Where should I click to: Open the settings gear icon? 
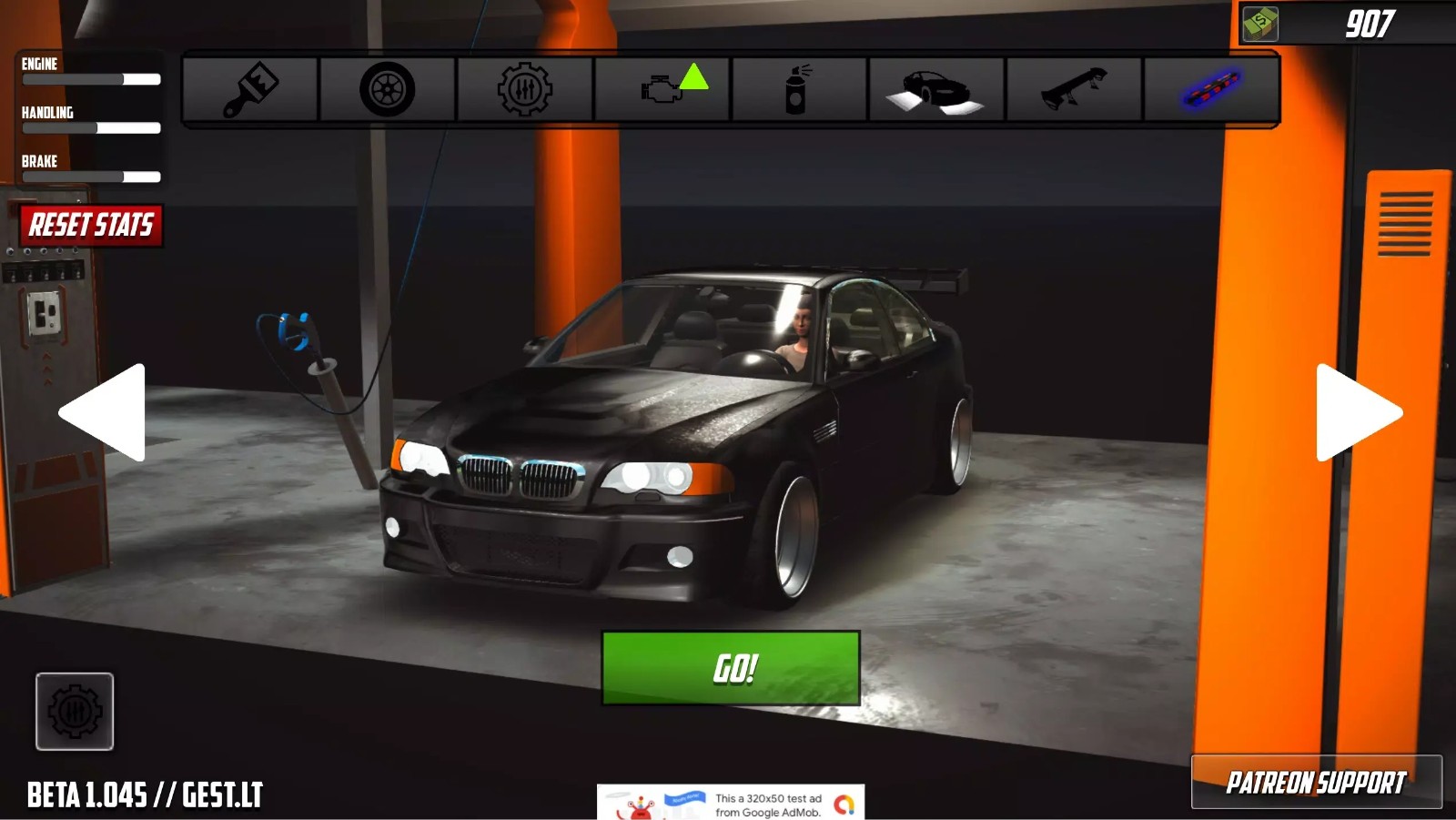coord(75,711)
